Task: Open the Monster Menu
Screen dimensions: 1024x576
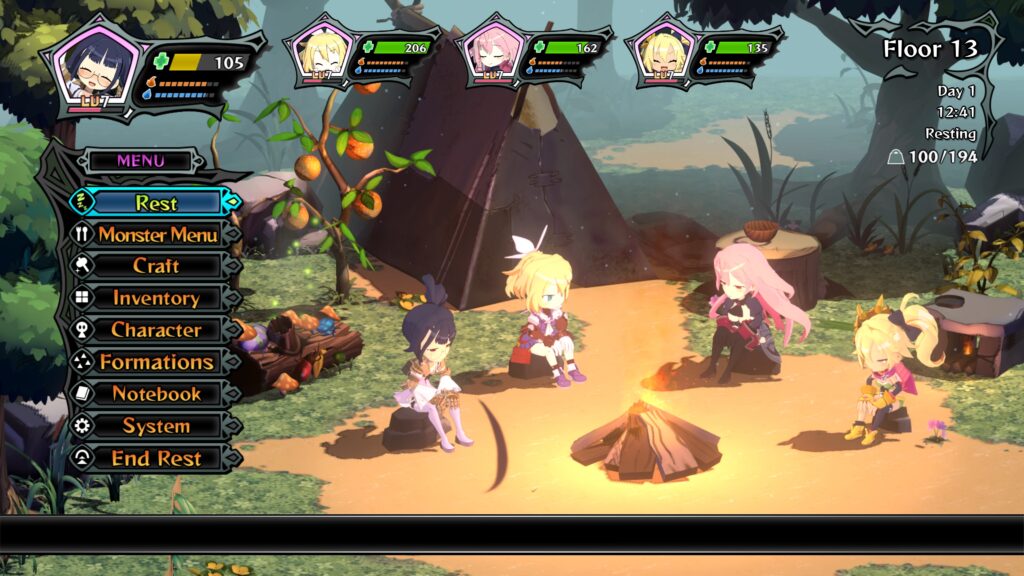Action: [157, 235]
